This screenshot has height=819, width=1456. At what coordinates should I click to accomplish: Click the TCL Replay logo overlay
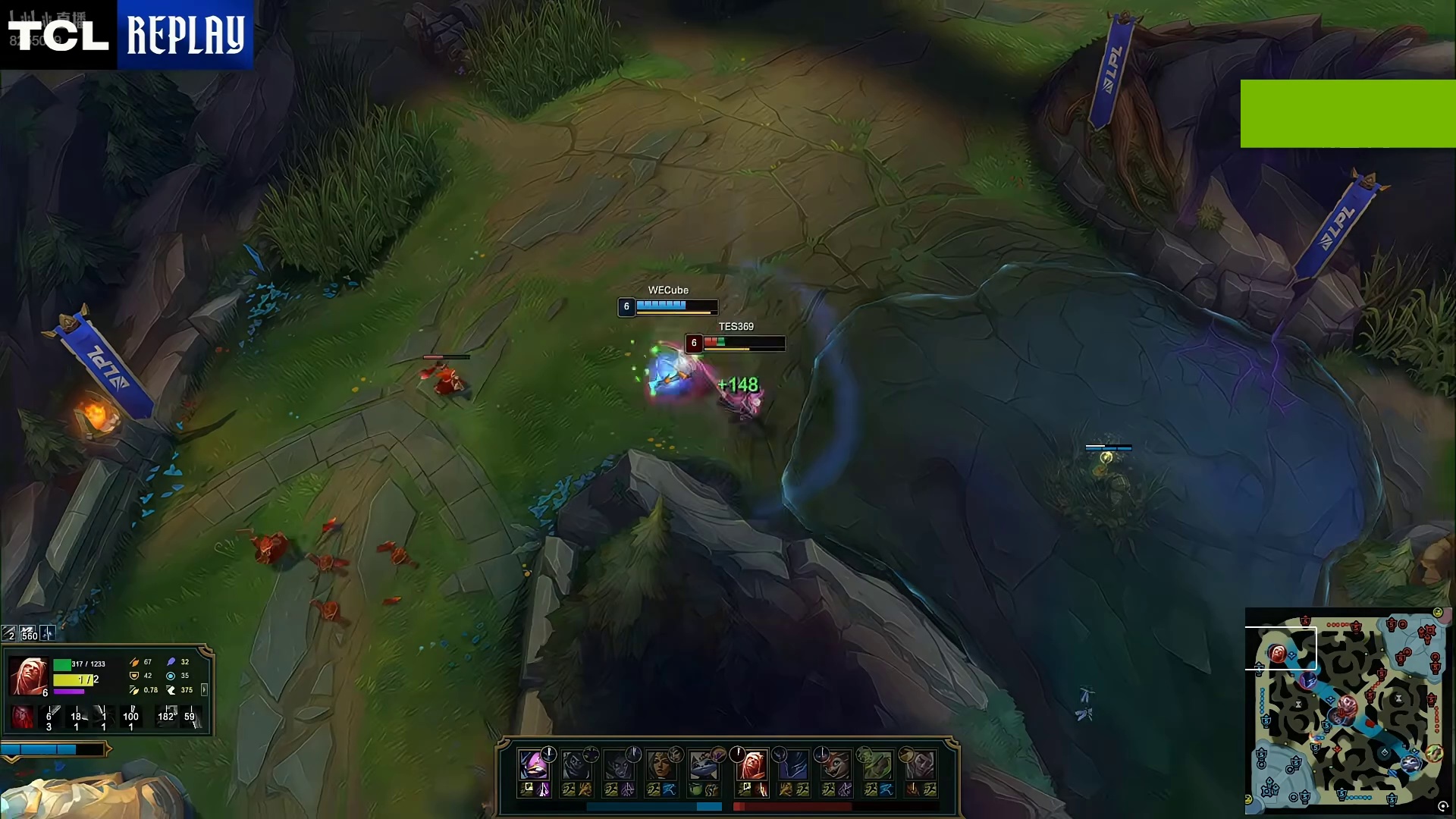click(x=127, y=35)
